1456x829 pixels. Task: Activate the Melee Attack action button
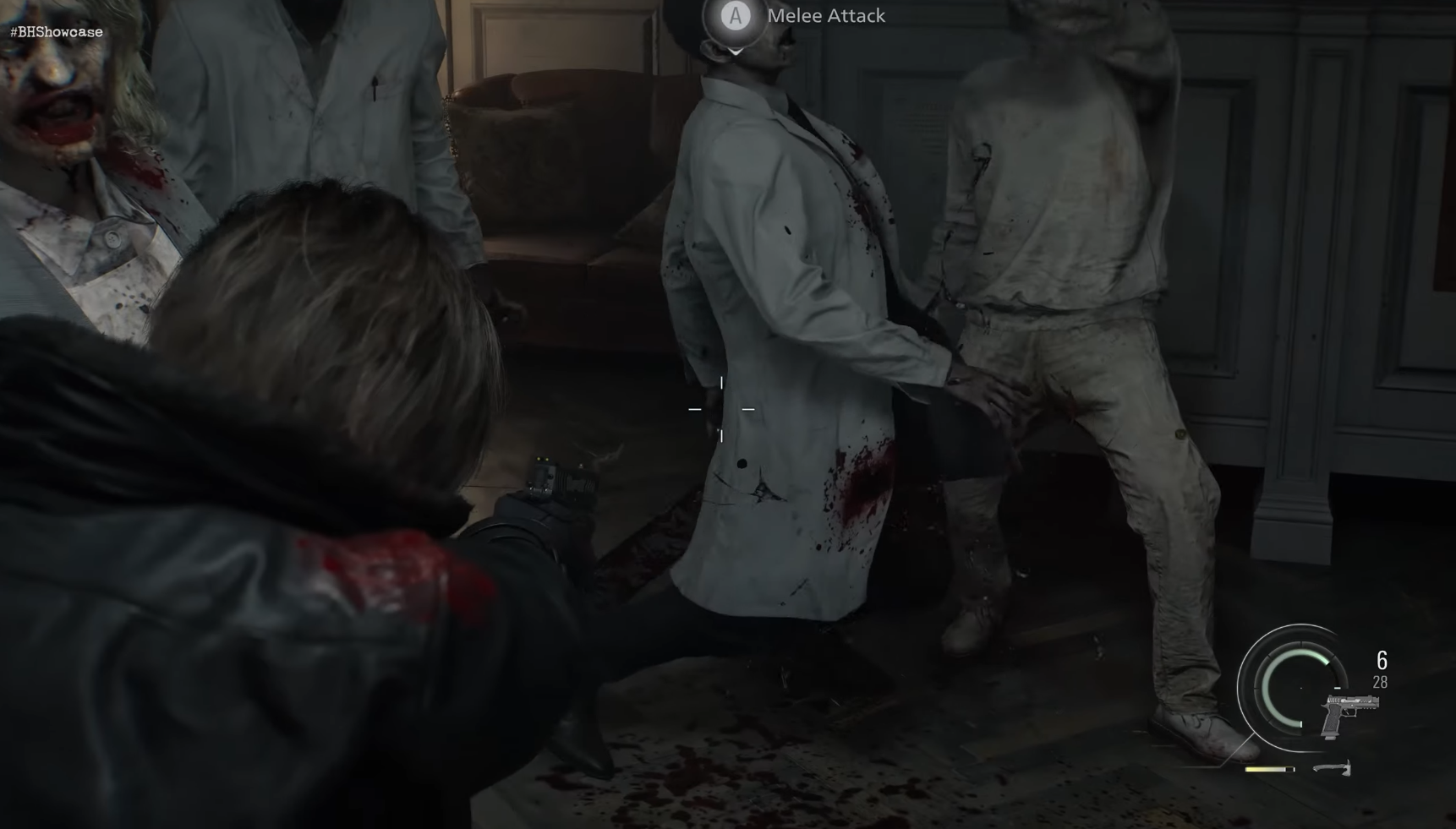tap(735, 15)
